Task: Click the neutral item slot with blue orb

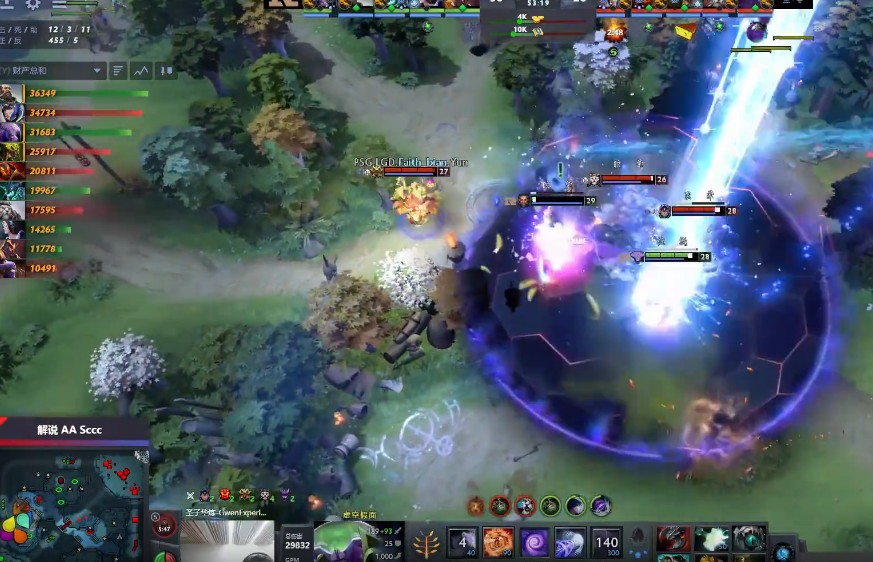Action: [x=783, y=551]
